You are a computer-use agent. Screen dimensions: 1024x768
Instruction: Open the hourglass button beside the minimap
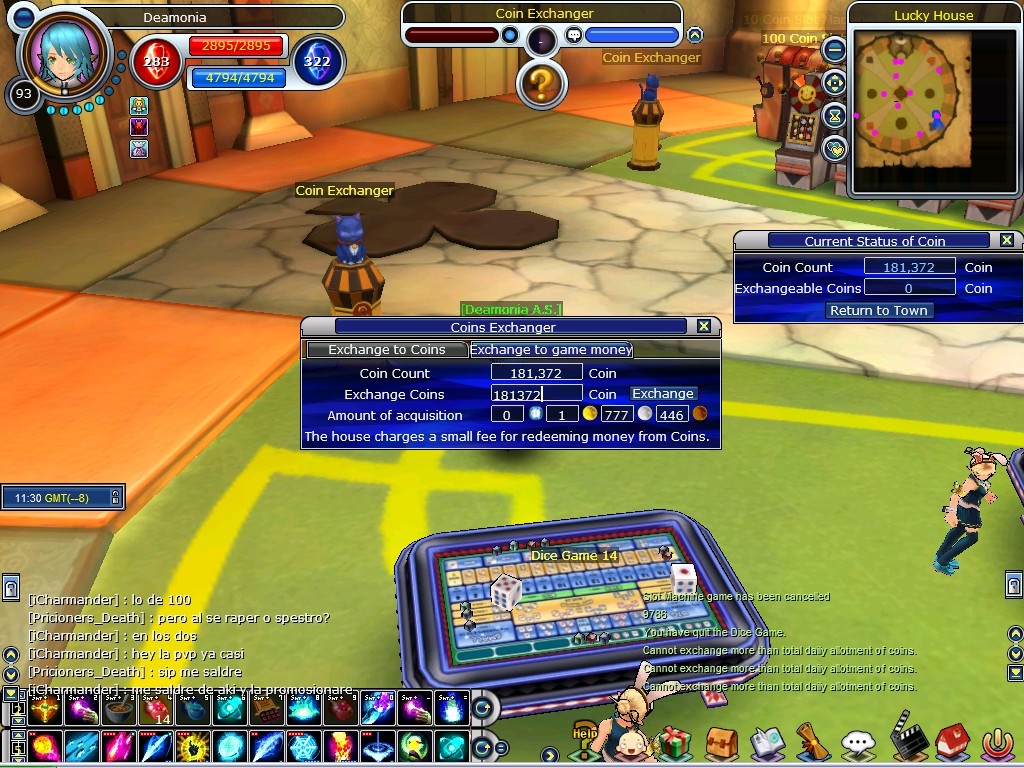point(834,115)
